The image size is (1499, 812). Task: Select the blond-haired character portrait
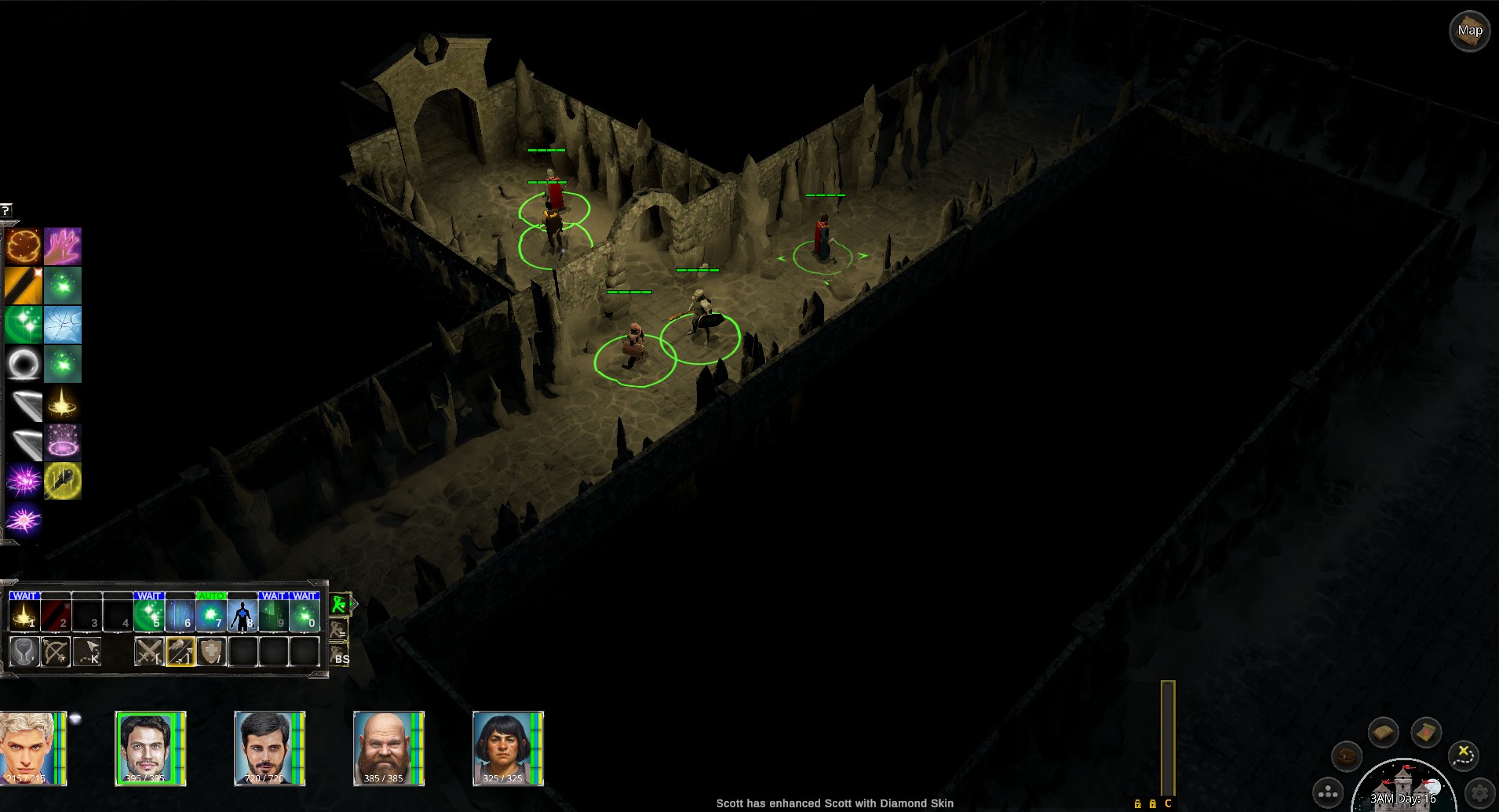point(31,748)
